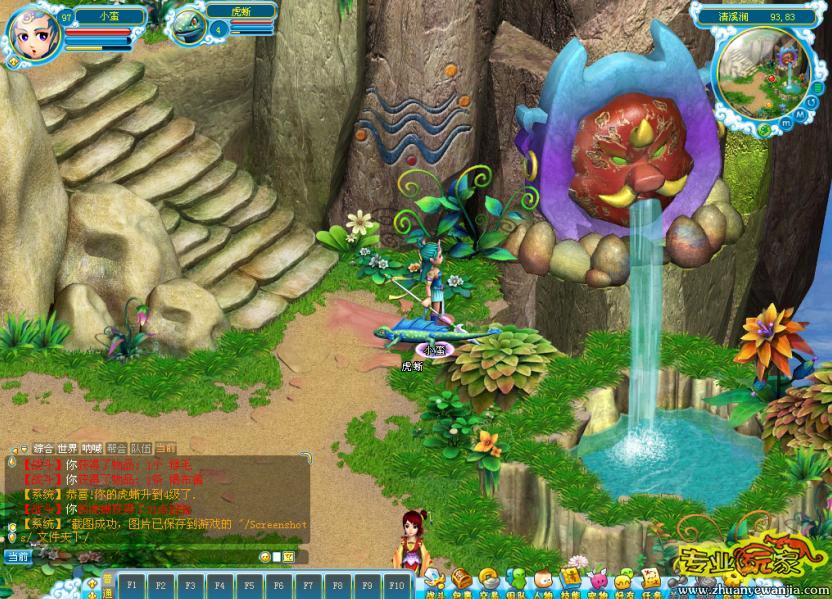Open the 包裹 bag icon
The width and height of the screenshot is (832, 599).
(x=462, y=579)
